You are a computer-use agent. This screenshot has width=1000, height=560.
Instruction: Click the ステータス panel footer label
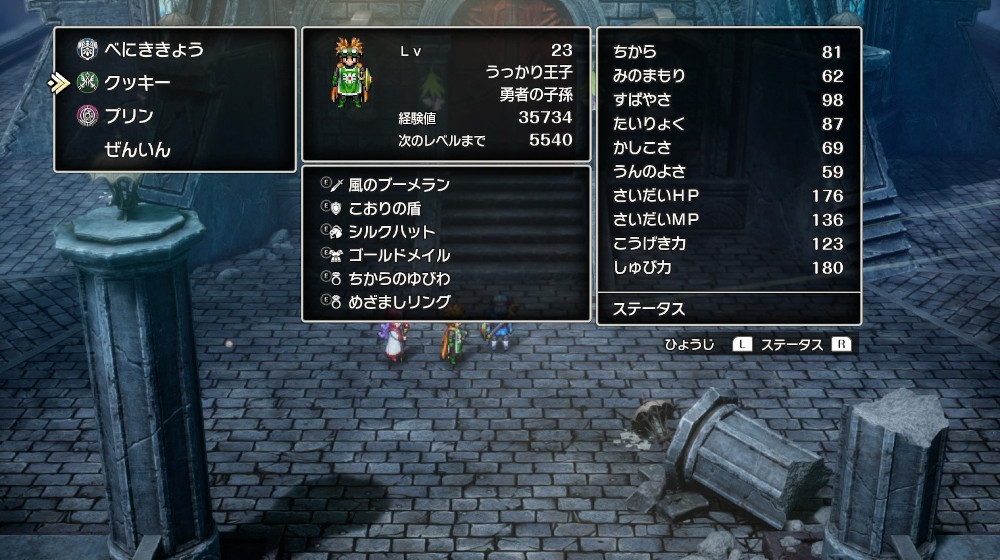pos(648,309)
